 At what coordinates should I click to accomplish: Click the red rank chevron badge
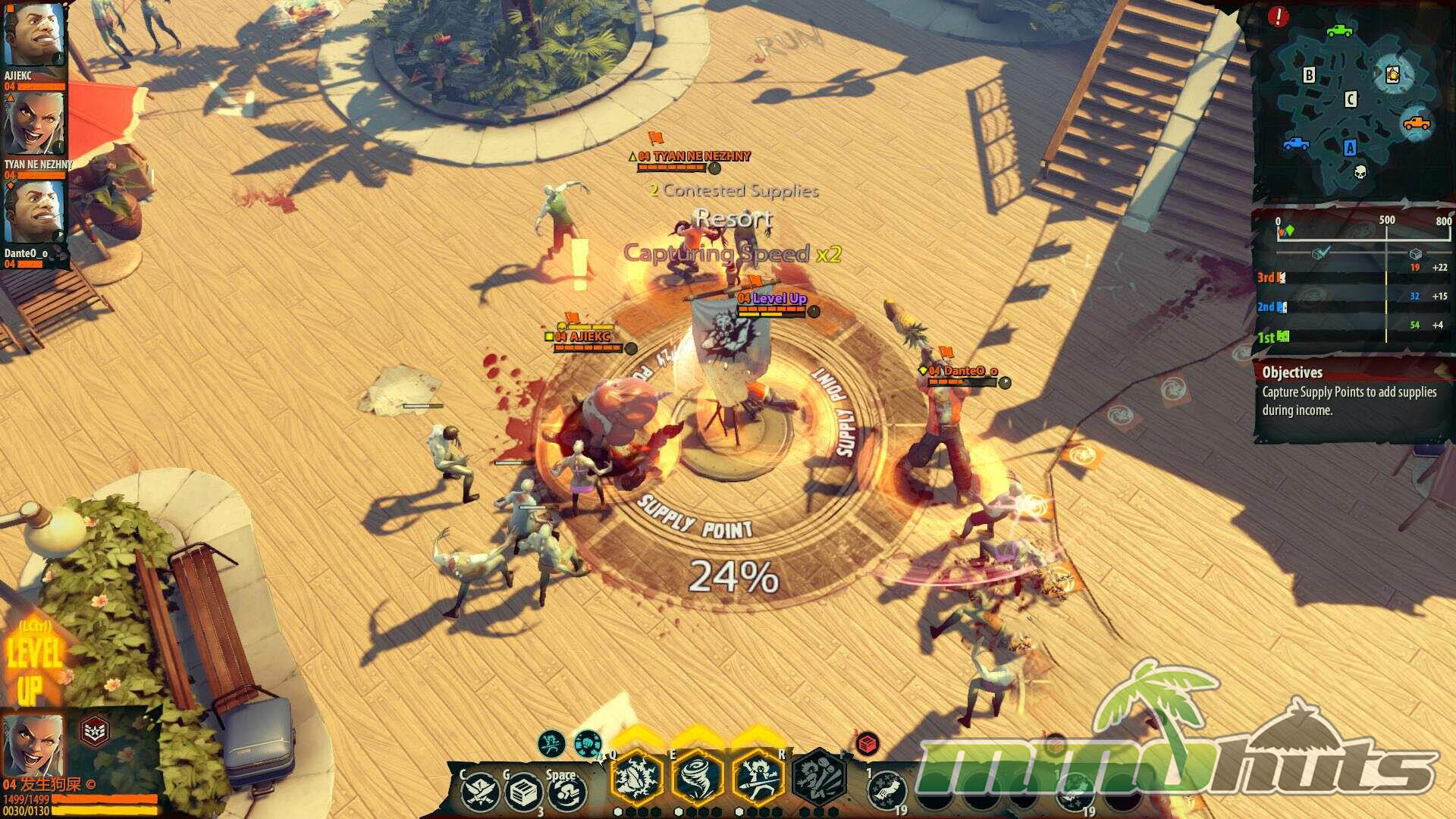click(95, 732)
